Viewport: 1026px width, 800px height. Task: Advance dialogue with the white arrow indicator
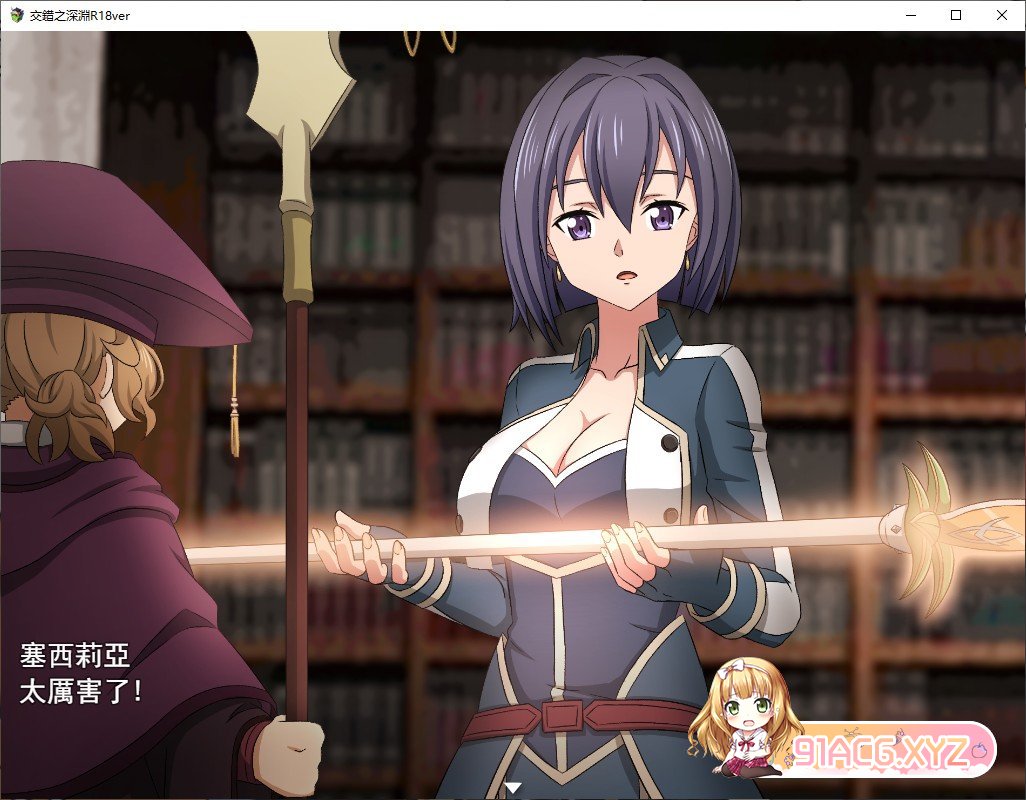(x=513, y=788)
